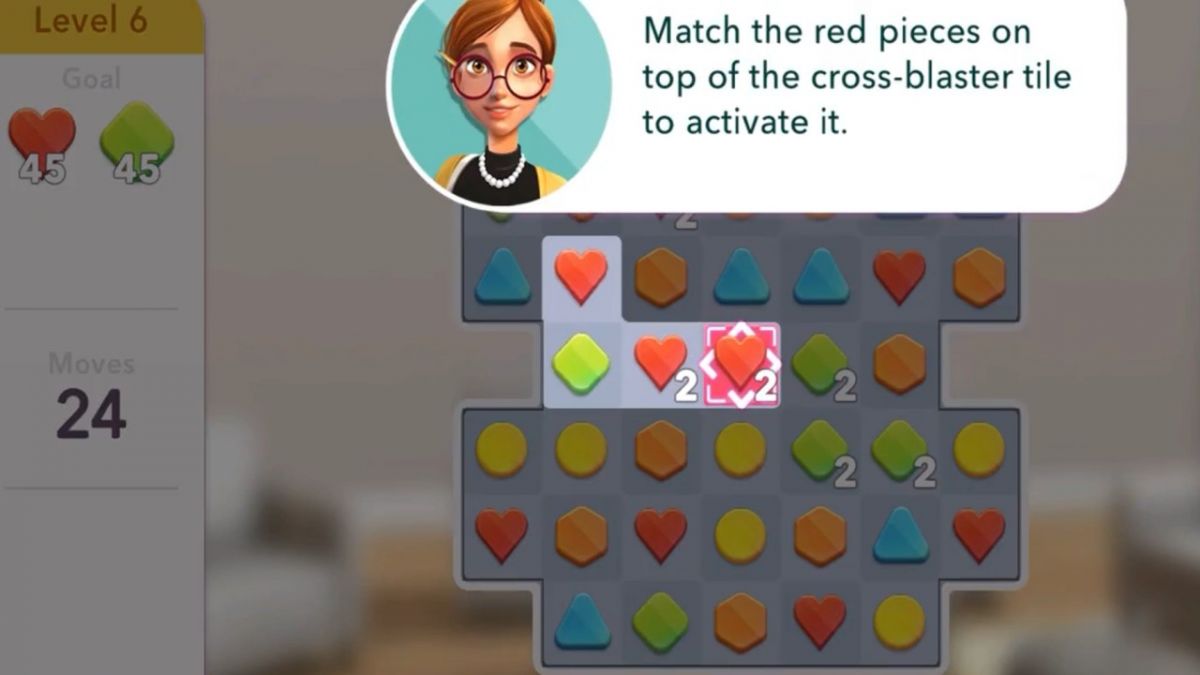Select the red heart on the cross-blaster tile

pyautogui.click(x=740, y=362)
